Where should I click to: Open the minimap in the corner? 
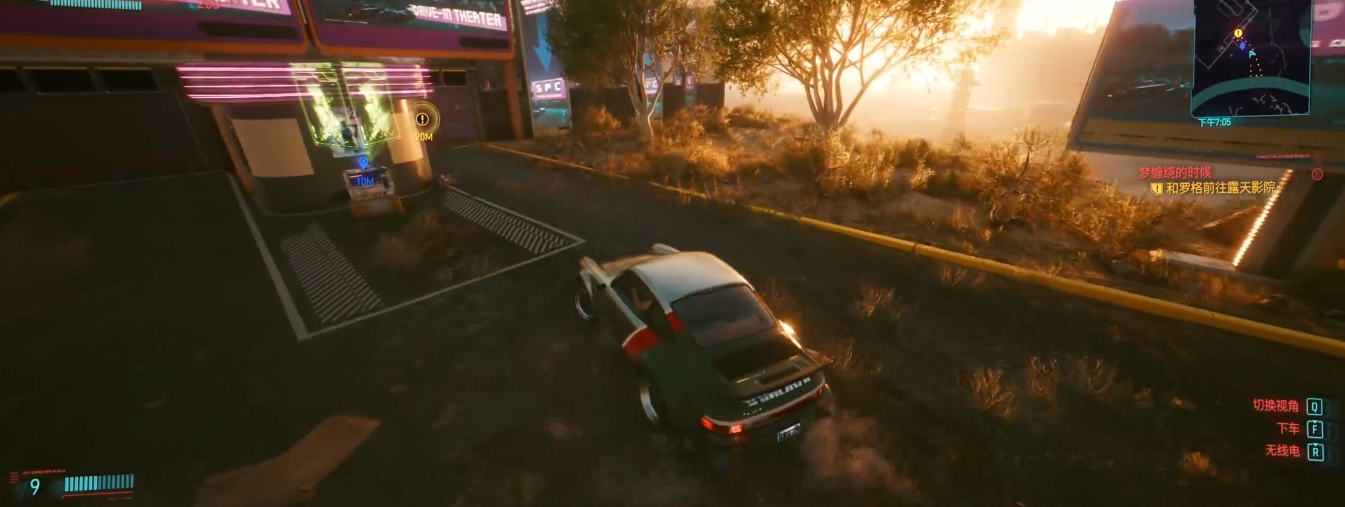pos(1250,57)
